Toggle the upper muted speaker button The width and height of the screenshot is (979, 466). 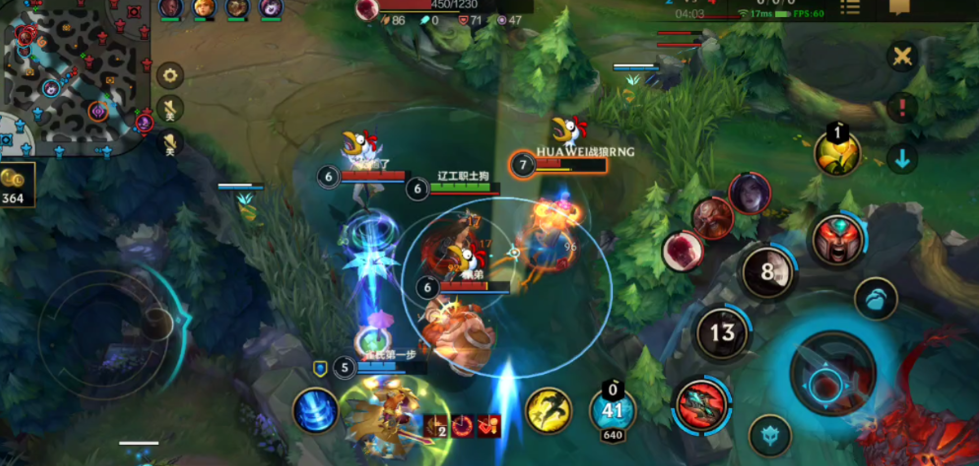(171, 108)
